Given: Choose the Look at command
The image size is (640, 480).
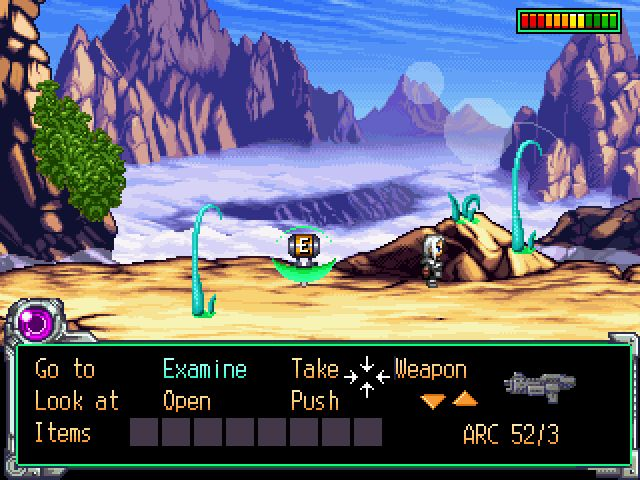Looking at the screenshot, I should coord(76,402).
